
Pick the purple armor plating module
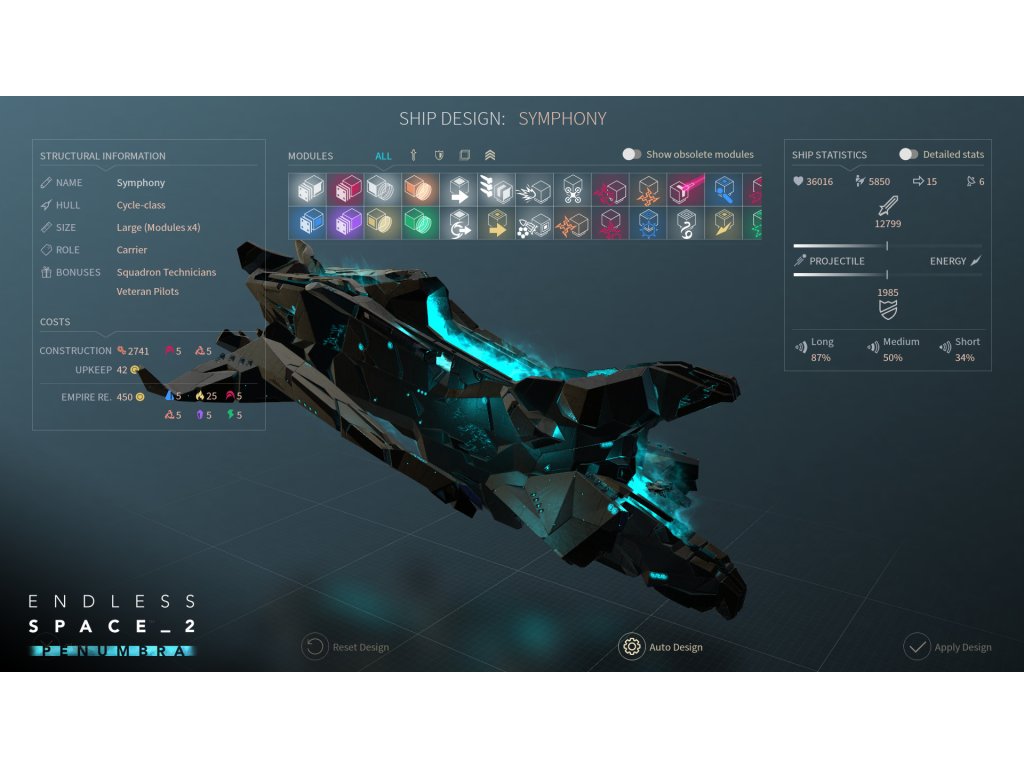[x=347, y=222]
